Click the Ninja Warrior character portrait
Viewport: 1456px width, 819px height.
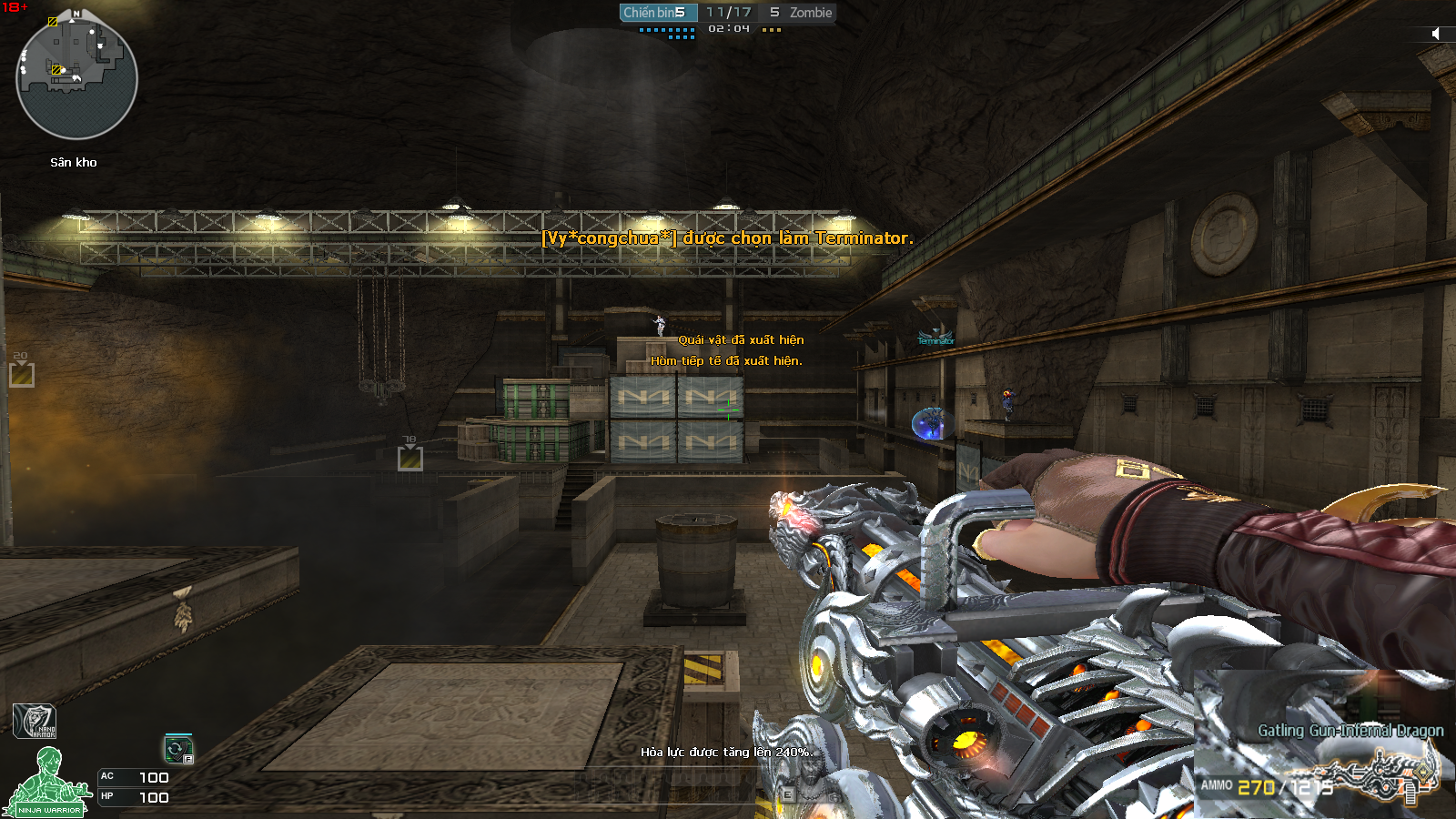point(46,782)
